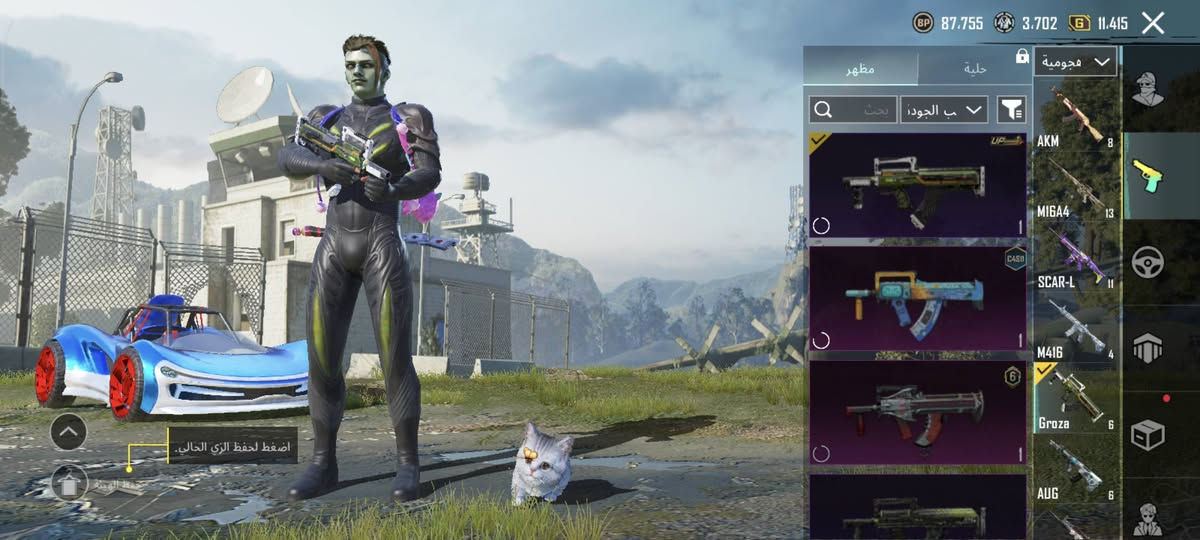Open the locked حلية tab

coord(975,68)
